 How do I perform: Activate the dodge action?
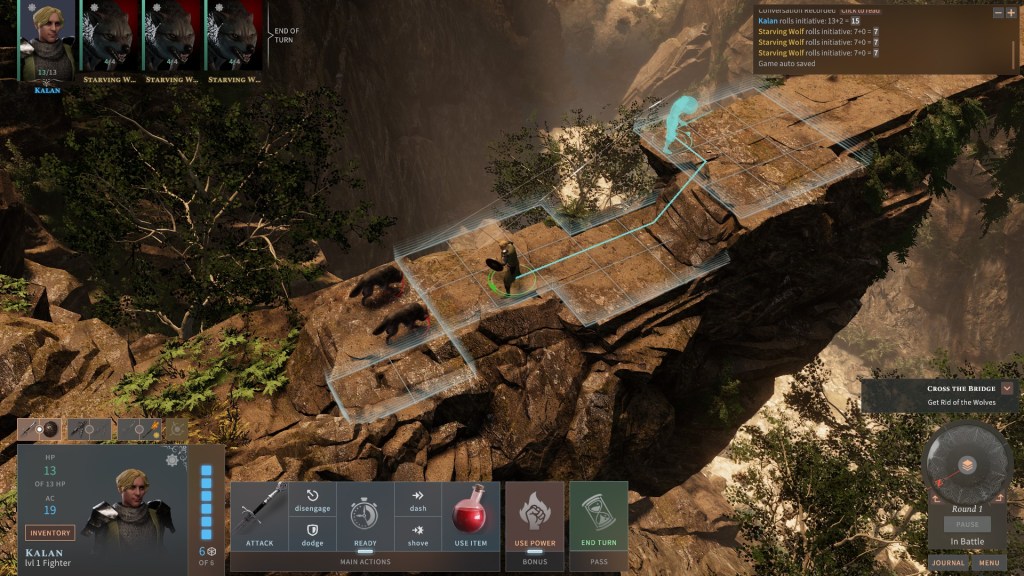[312, 535]
